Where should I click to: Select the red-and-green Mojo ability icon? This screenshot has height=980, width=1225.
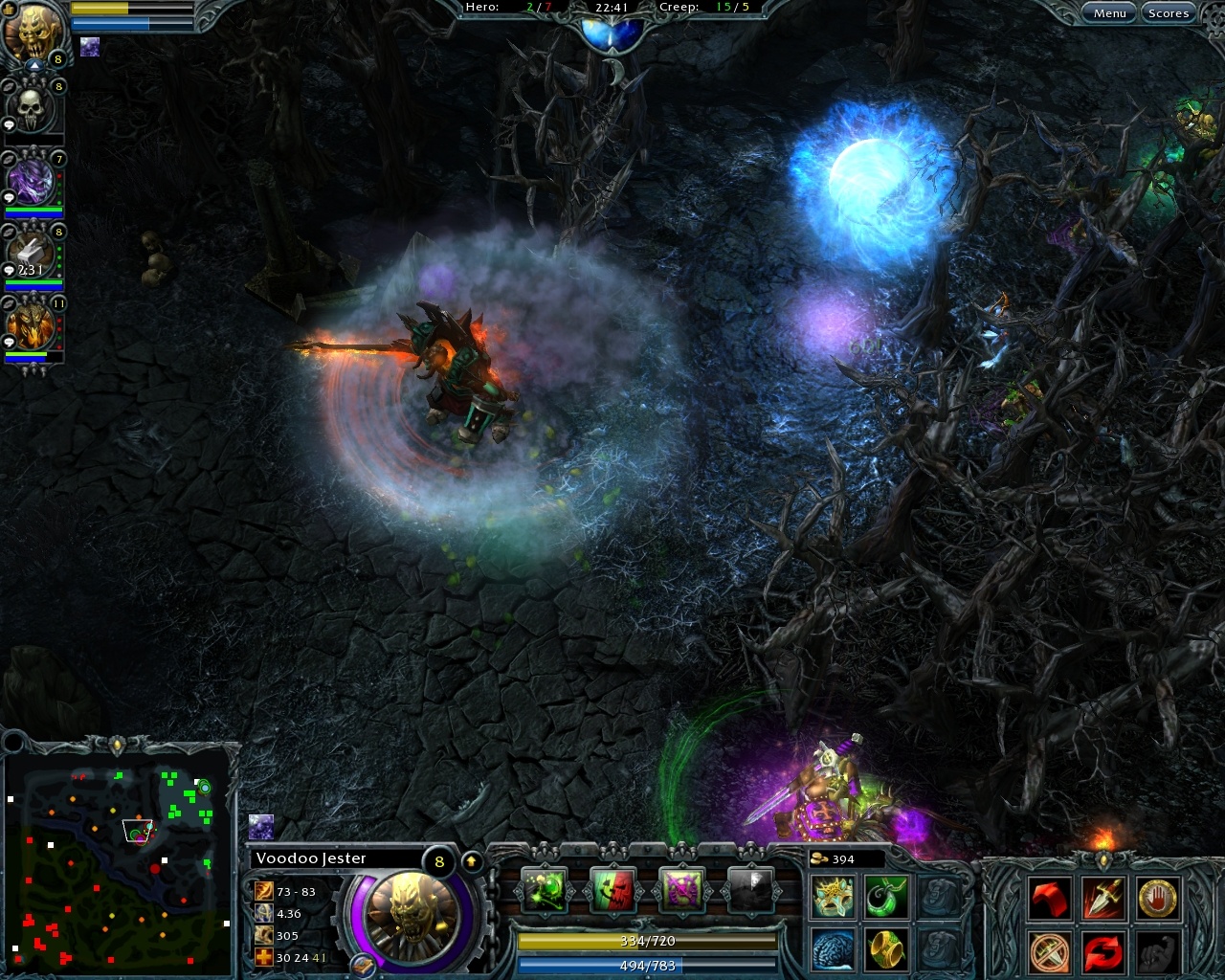pos(613,888)
